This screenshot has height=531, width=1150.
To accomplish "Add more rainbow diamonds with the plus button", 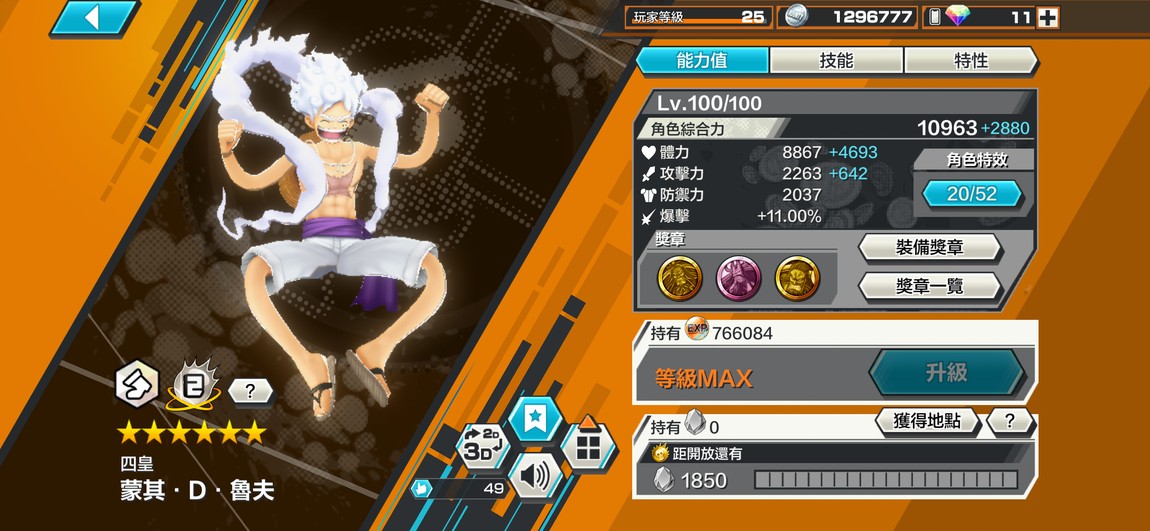I will click(1047, 17).
